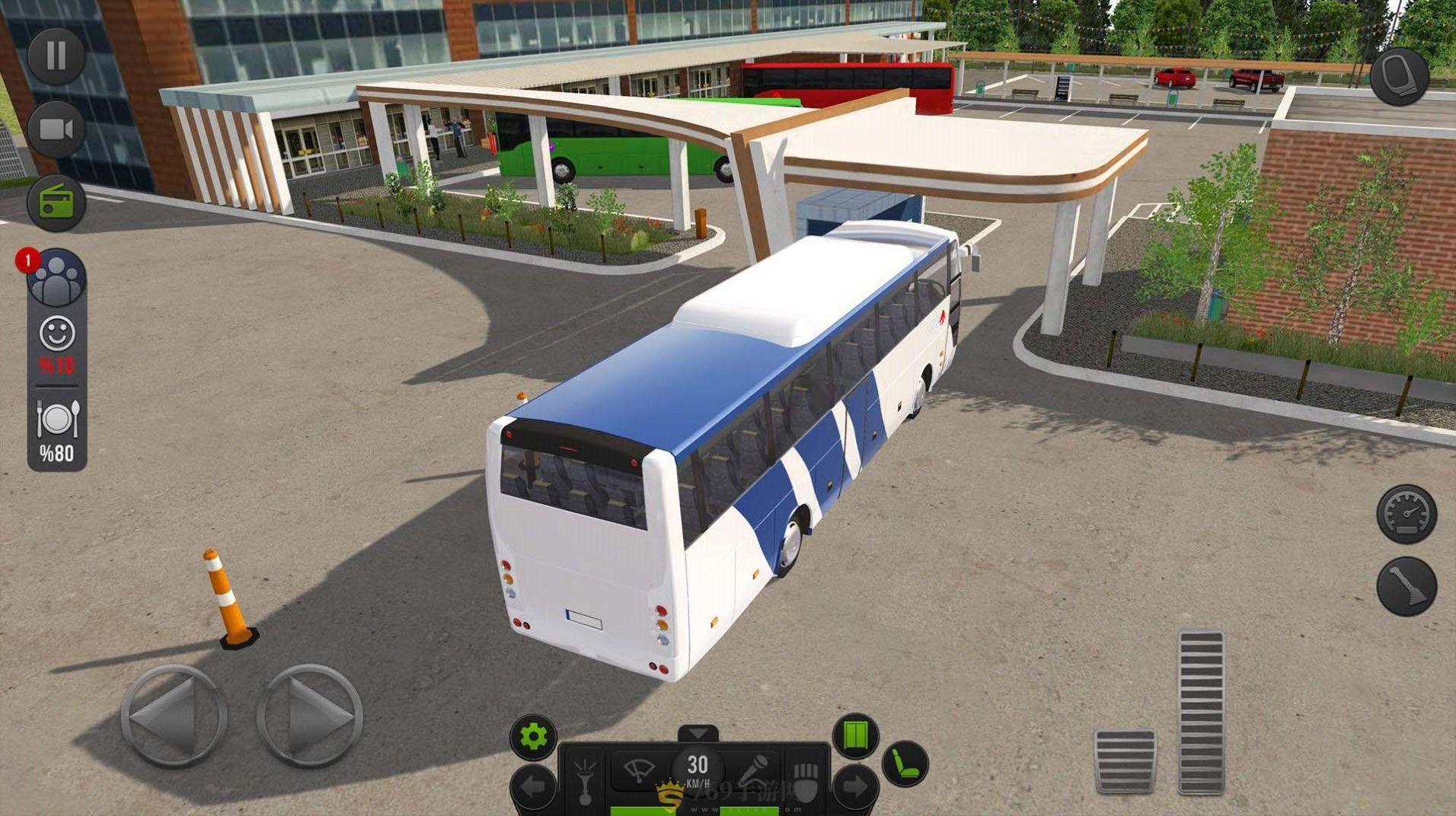Toggle the side mirror view
The image size is (1456, 816).
[1400, 76]
